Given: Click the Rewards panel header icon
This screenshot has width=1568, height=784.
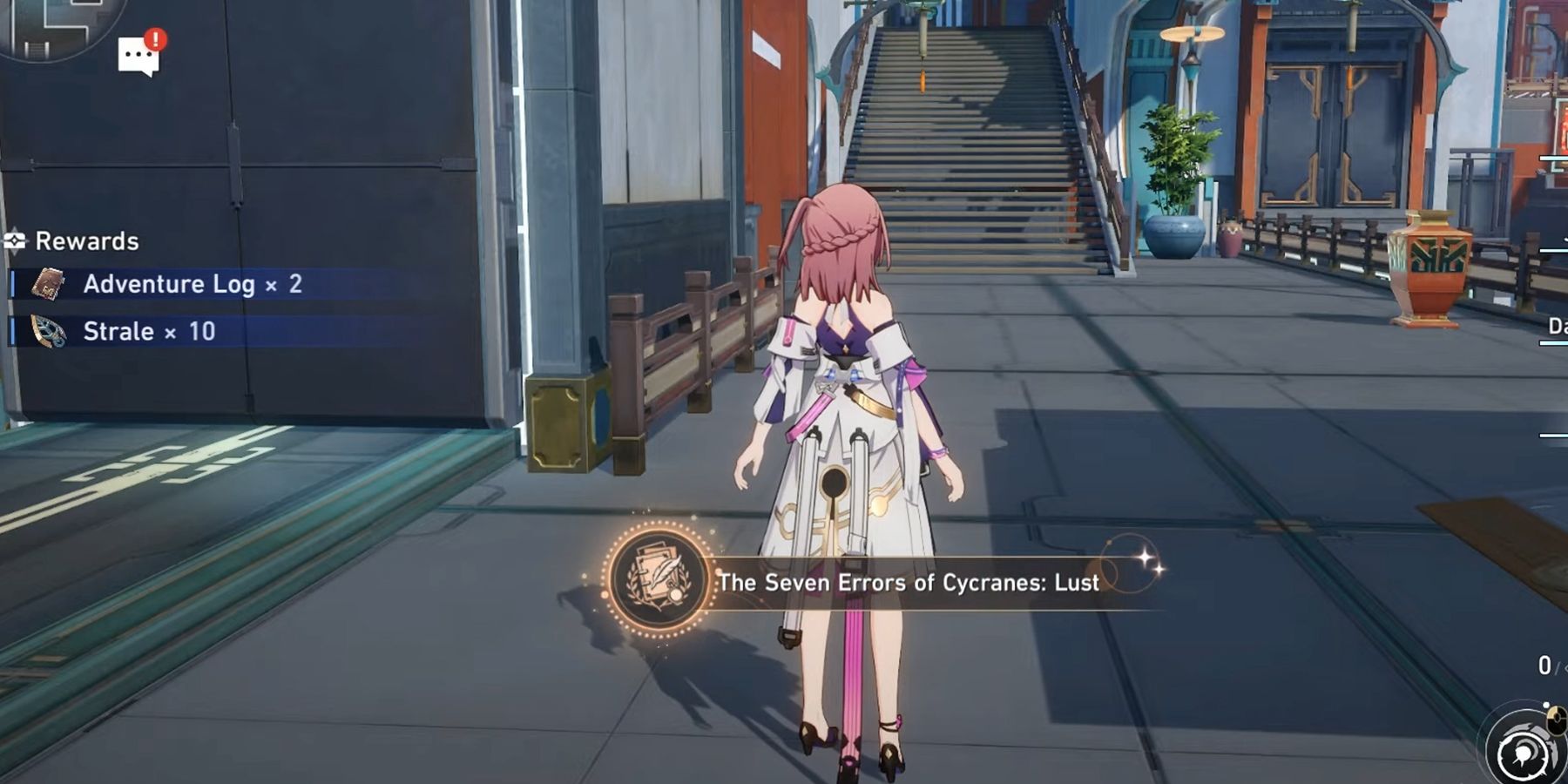Looking at the screenshot, I should click(x=15, y=239).
